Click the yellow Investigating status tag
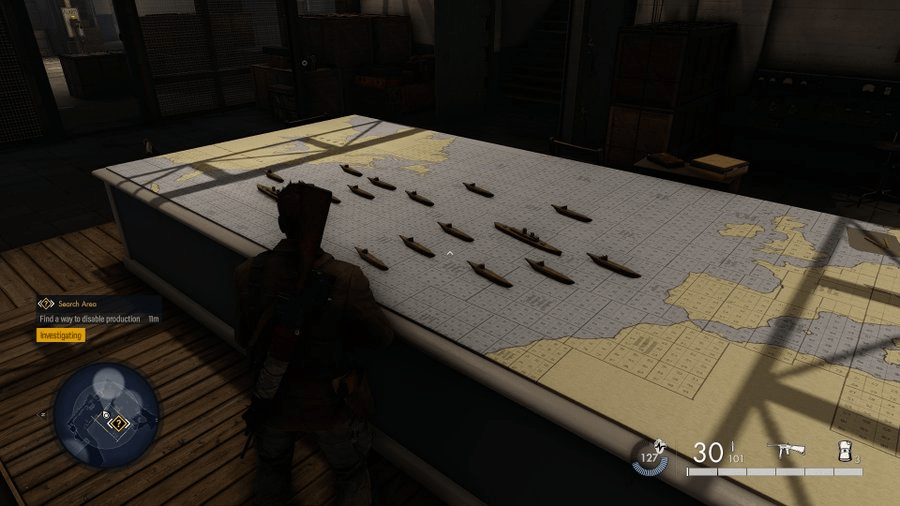Image resolution: width=900 pixels, height=506 pixels. coord(61,335)
